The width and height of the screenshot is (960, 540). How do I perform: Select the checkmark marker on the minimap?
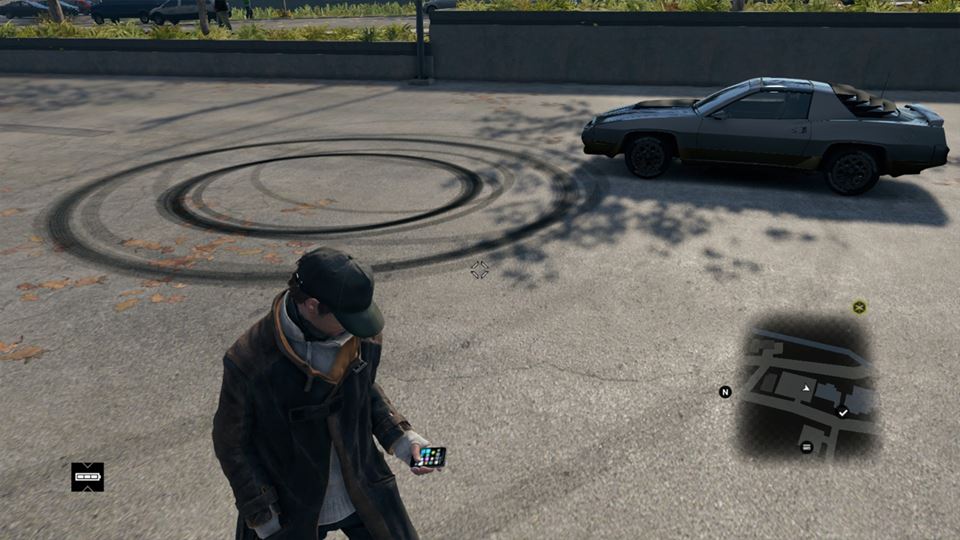[x=843, y=412]
